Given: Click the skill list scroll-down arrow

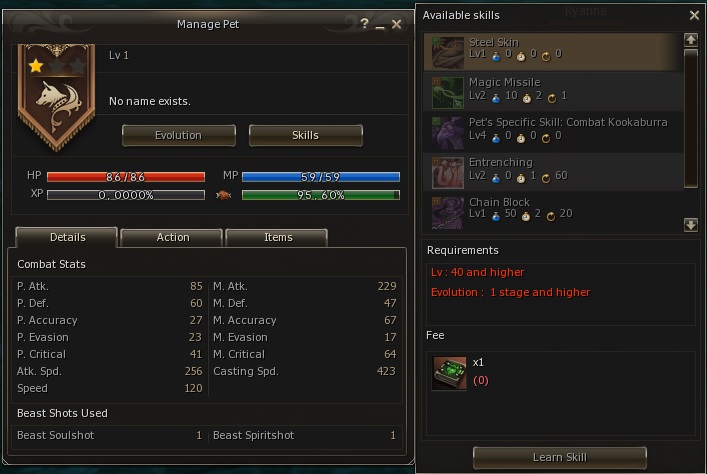Looking at the screenshot, I should (691, 225).
